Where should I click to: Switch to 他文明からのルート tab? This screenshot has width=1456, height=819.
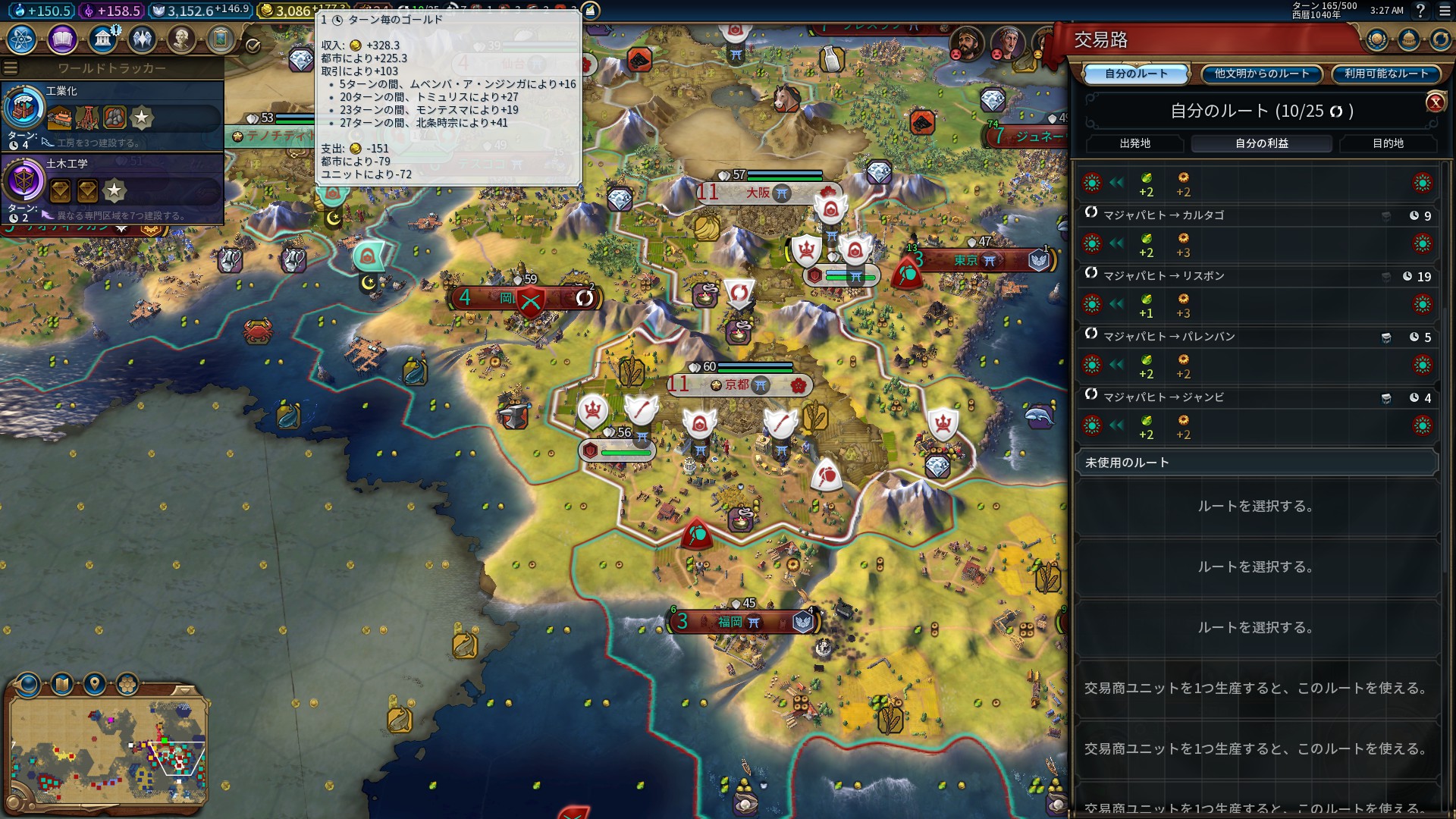(x=1262, y=74)
